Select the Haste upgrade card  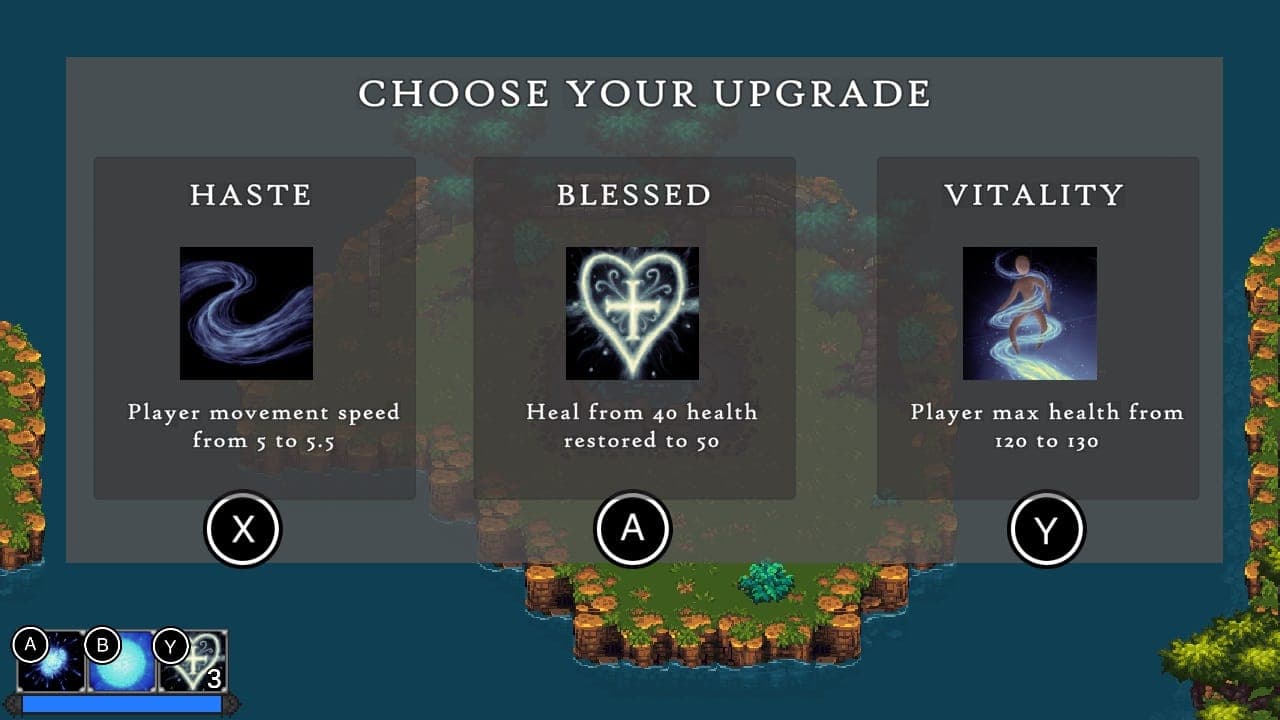point(254,320)
